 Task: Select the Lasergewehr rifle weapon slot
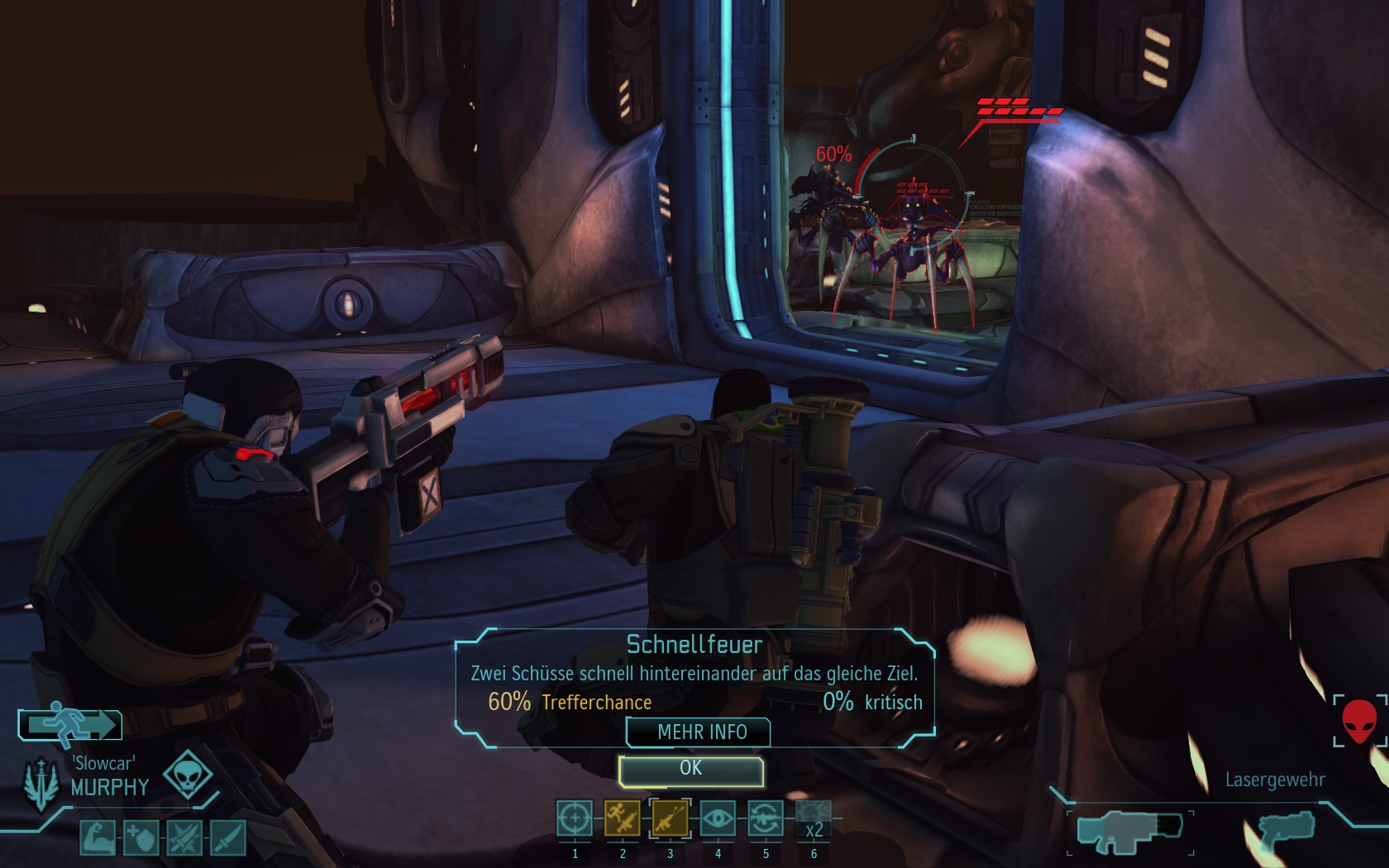(x=1129, y=832)
